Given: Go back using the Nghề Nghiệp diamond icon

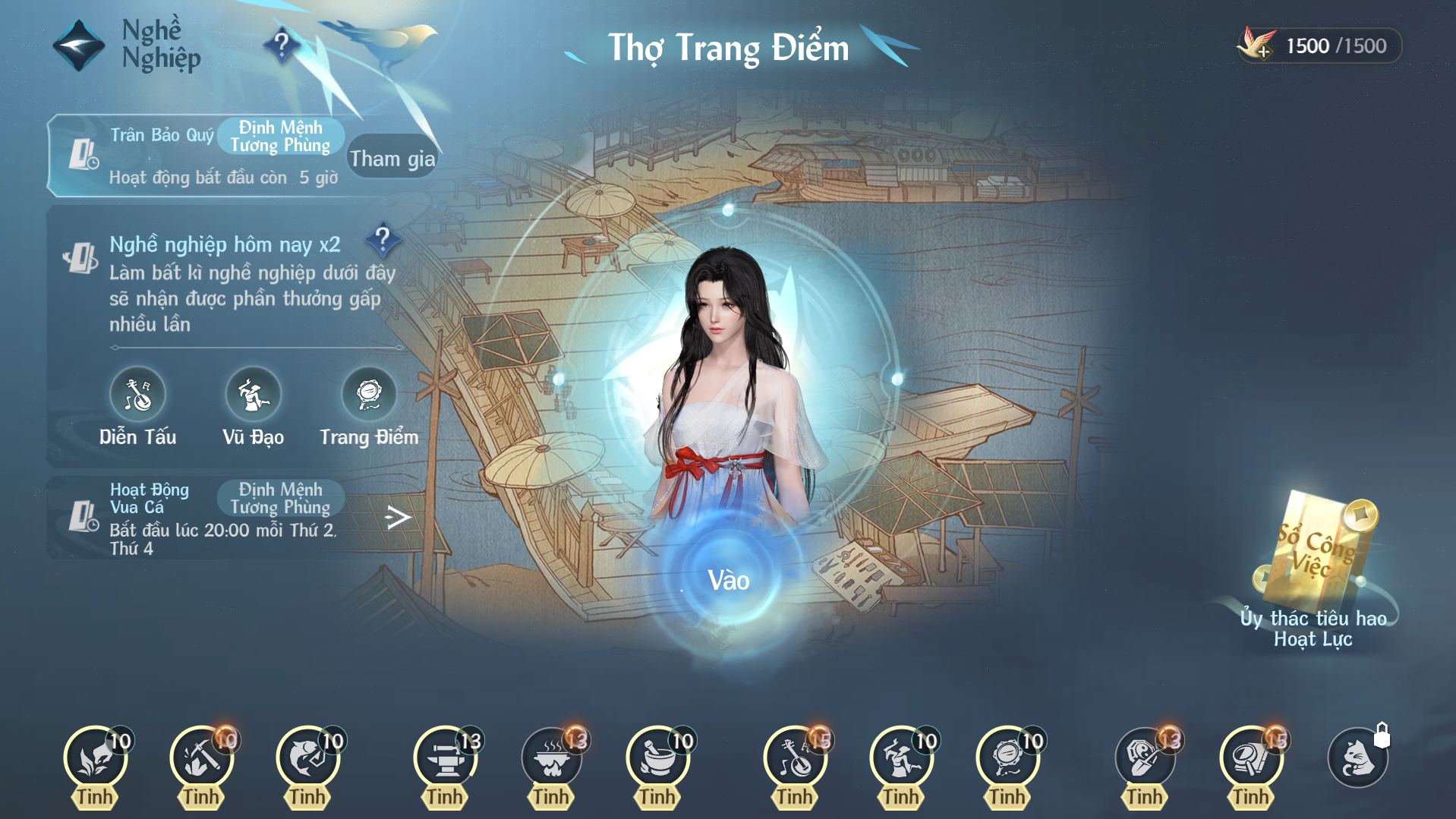Looking at the screenshot, I should tap(78, 46).
